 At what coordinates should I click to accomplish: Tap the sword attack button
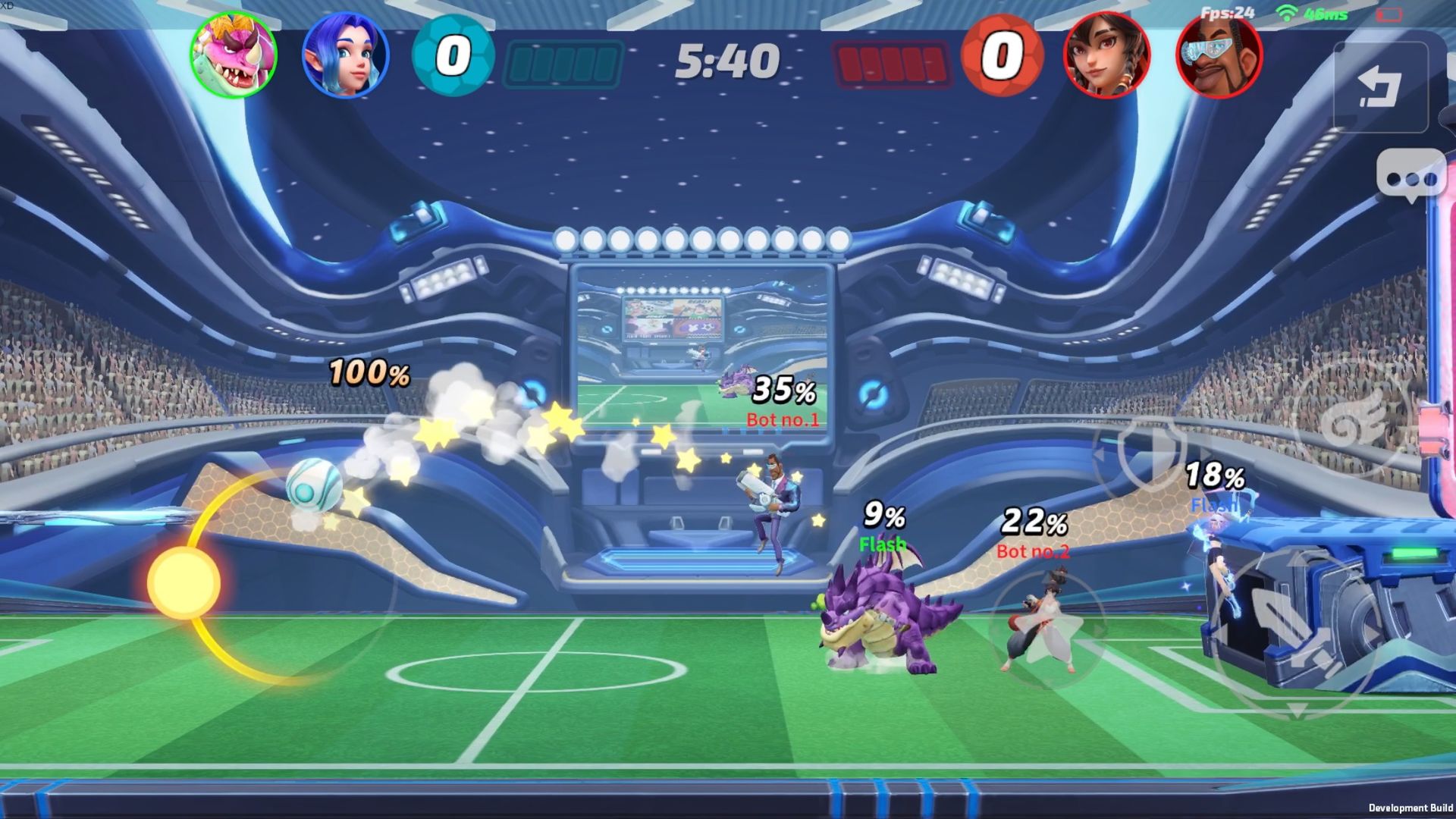[x=1295, y=631]
